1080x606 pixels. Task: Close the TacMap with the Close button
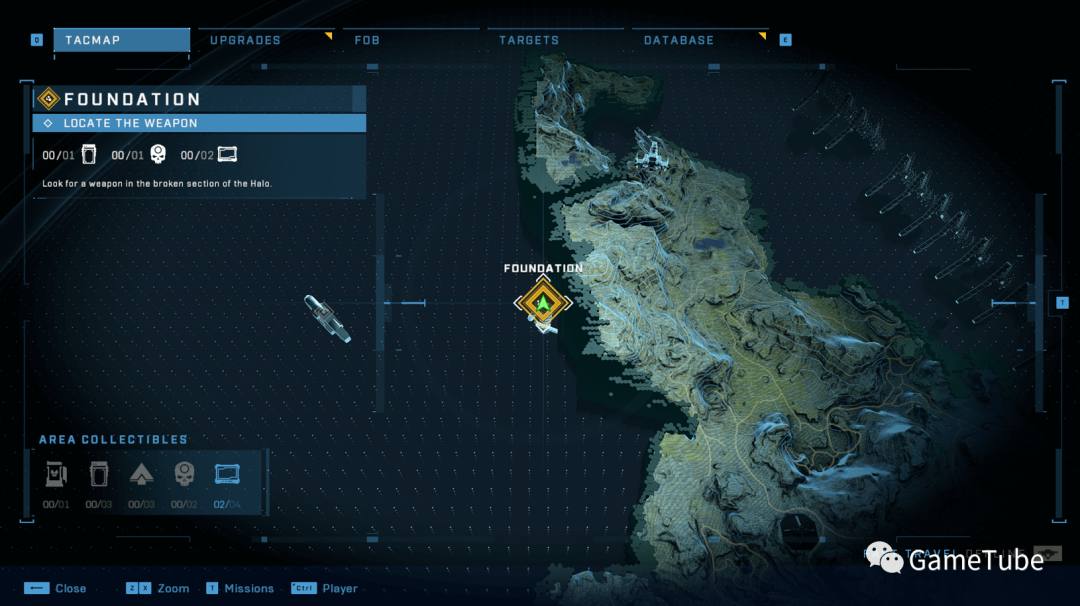pos(56,588)
